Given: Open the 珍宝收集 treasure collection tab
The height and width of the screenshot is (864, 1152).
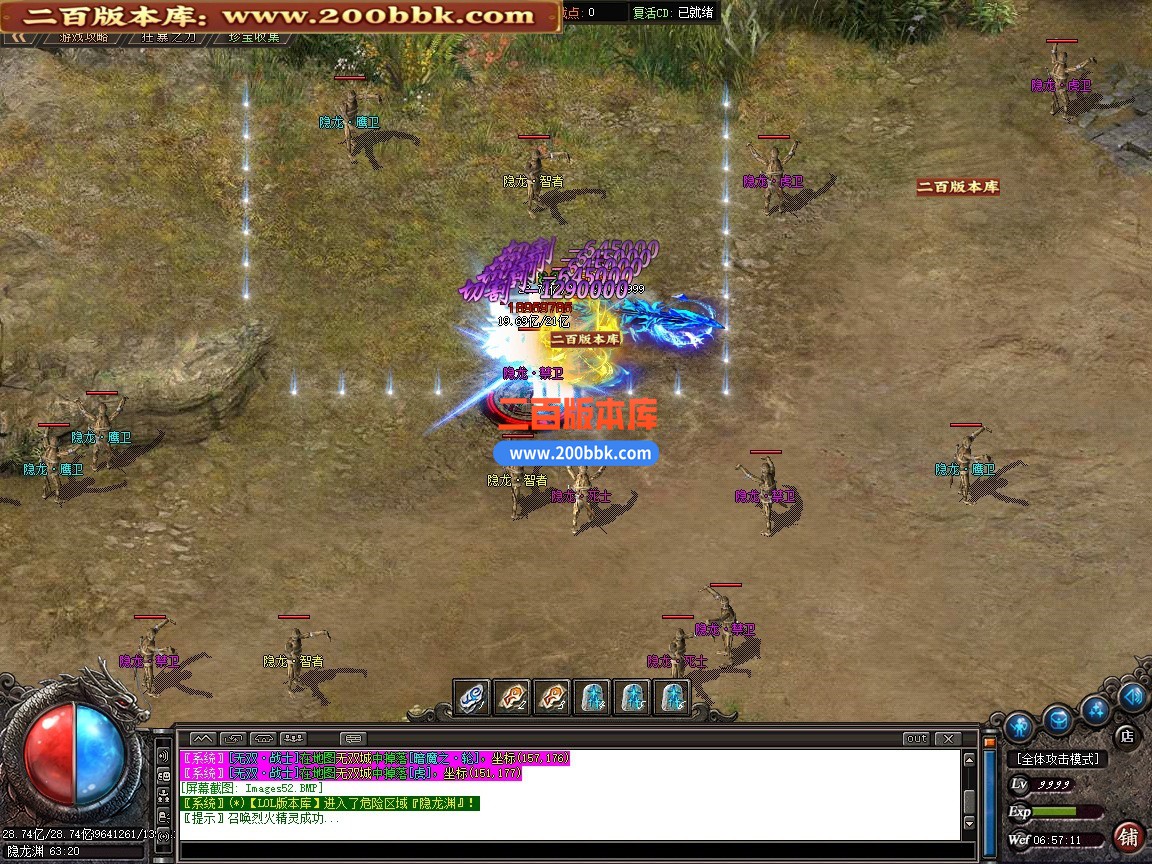Looking at the screenshot, I should click(x=254, y=37).
